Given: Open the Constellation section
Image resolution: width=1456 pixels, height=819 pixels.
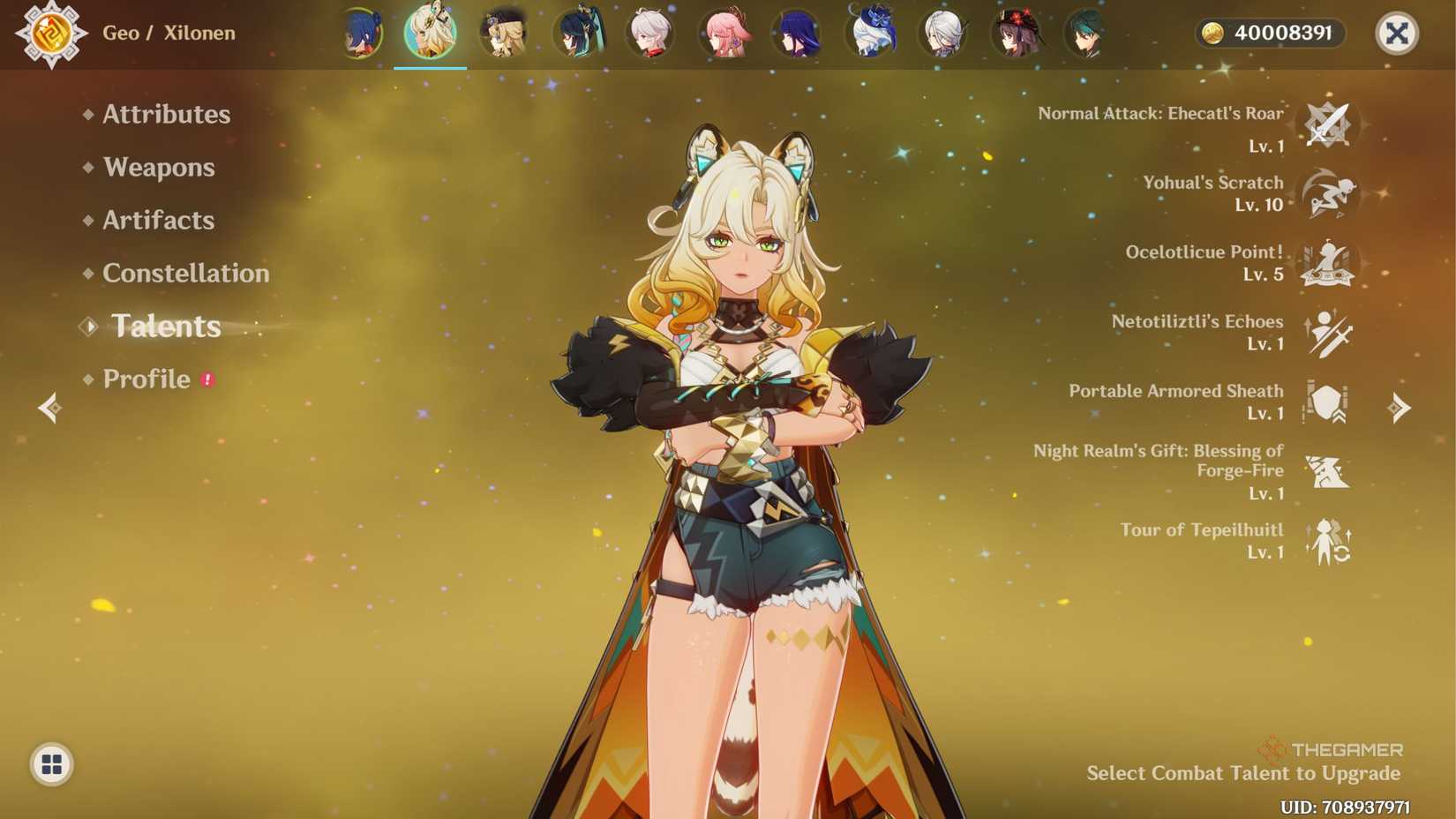Looking at the screenshot, I should coord(186,274).
